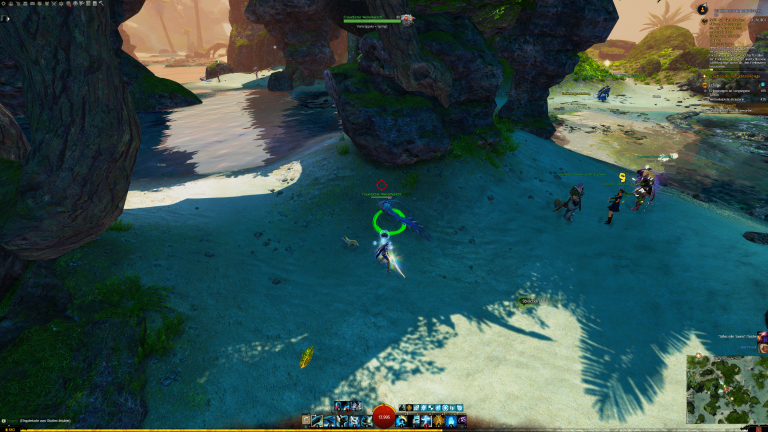768x432 pixels.
Task: Click the red health orb
Action: [x=383, y=418]
